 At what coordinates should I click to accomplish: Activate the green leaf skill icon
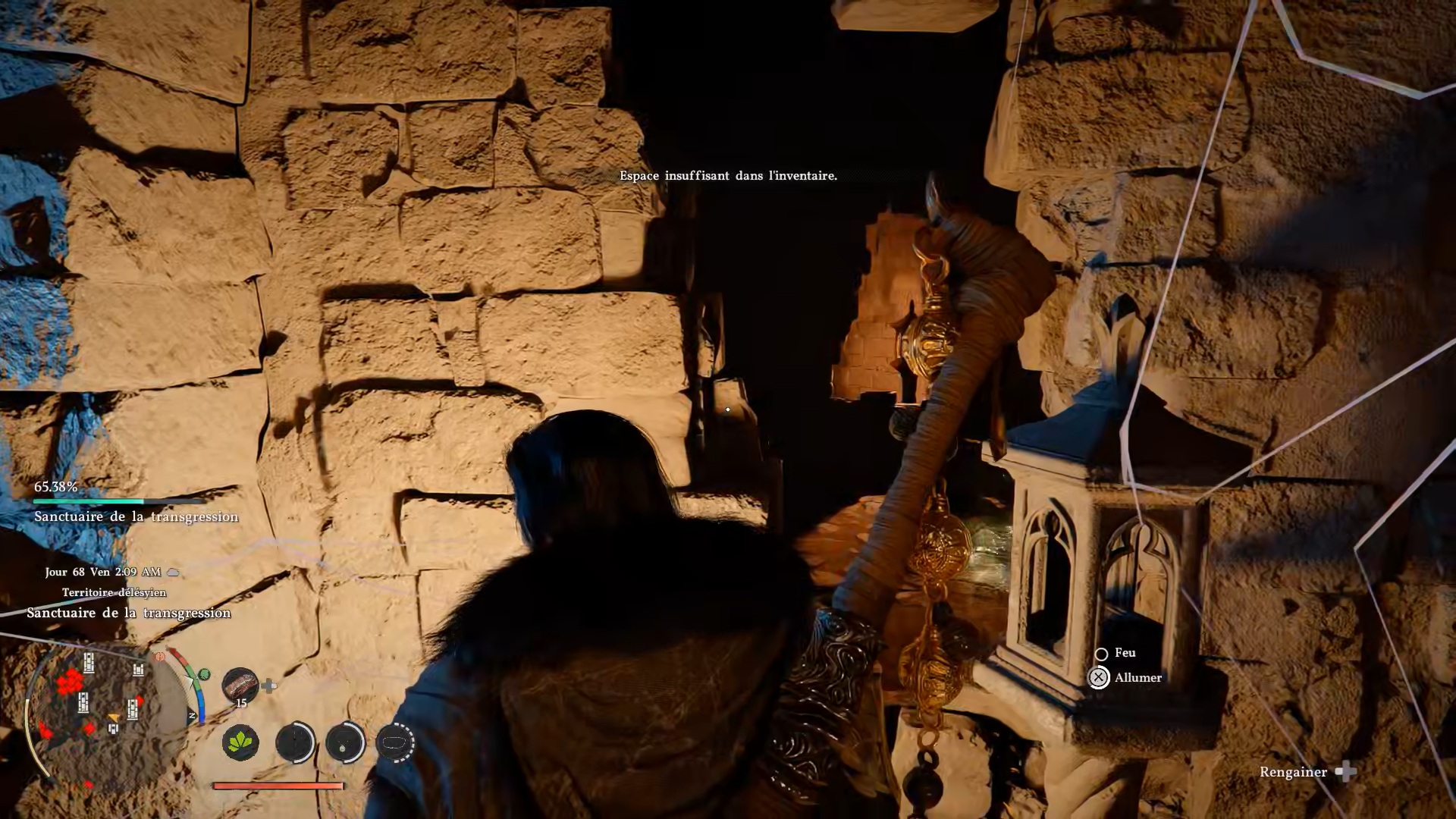tap(240, 742)
